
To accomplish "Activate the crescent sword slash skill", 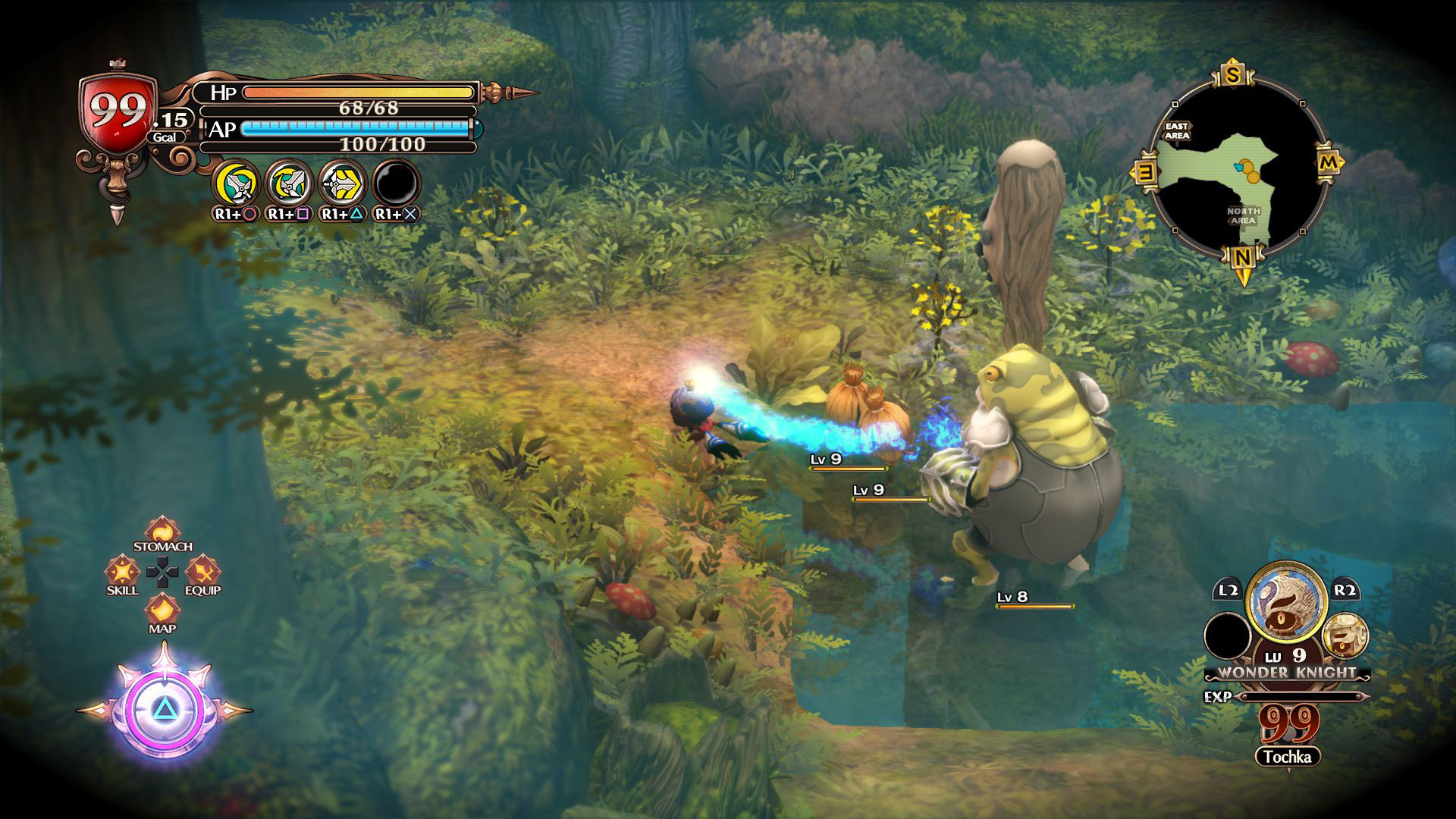I will (x=237, y=184).
